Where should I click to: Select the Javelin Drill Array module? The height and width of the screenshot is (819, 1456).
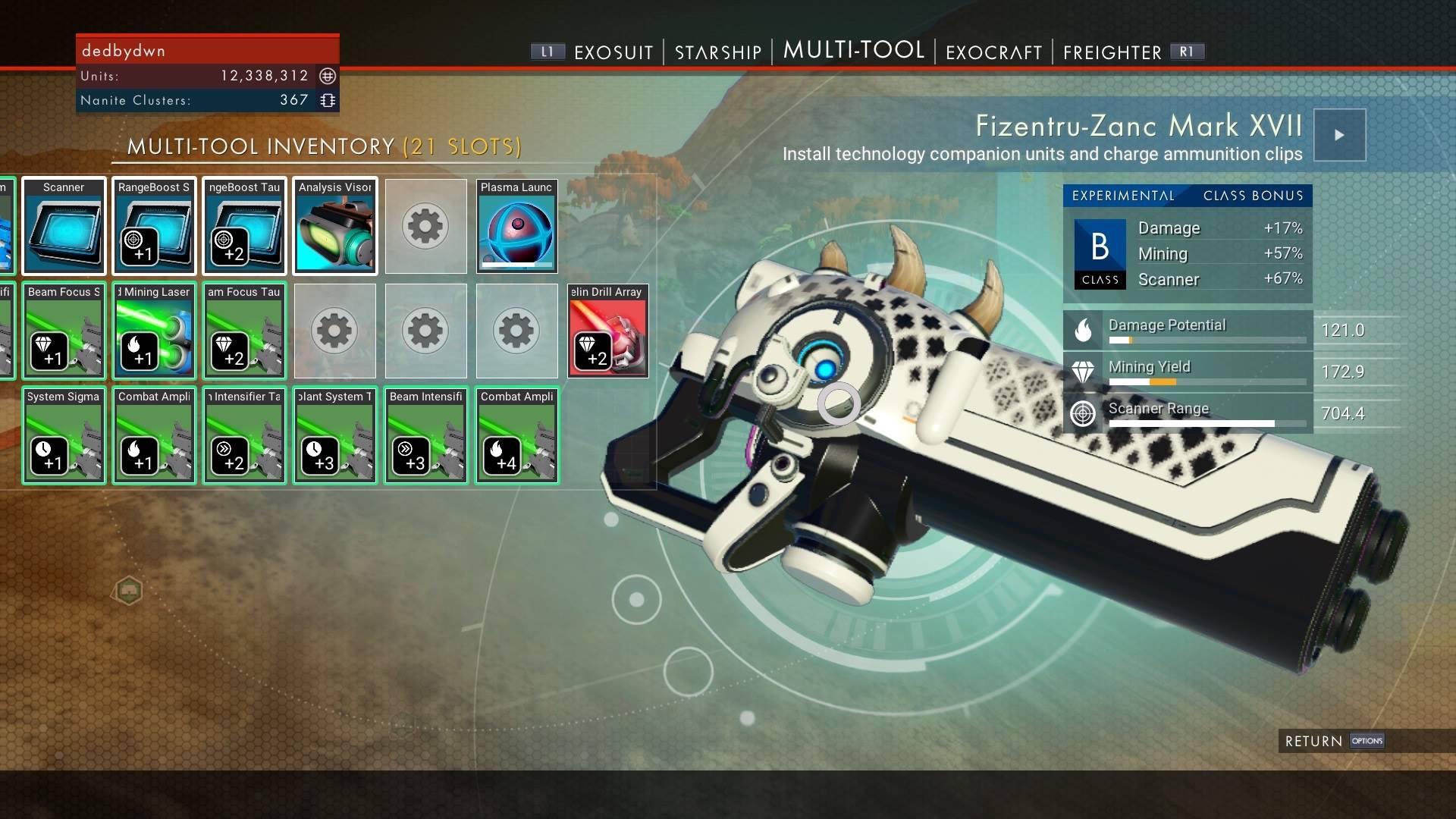pyautogui.click(x=607, y=331)
